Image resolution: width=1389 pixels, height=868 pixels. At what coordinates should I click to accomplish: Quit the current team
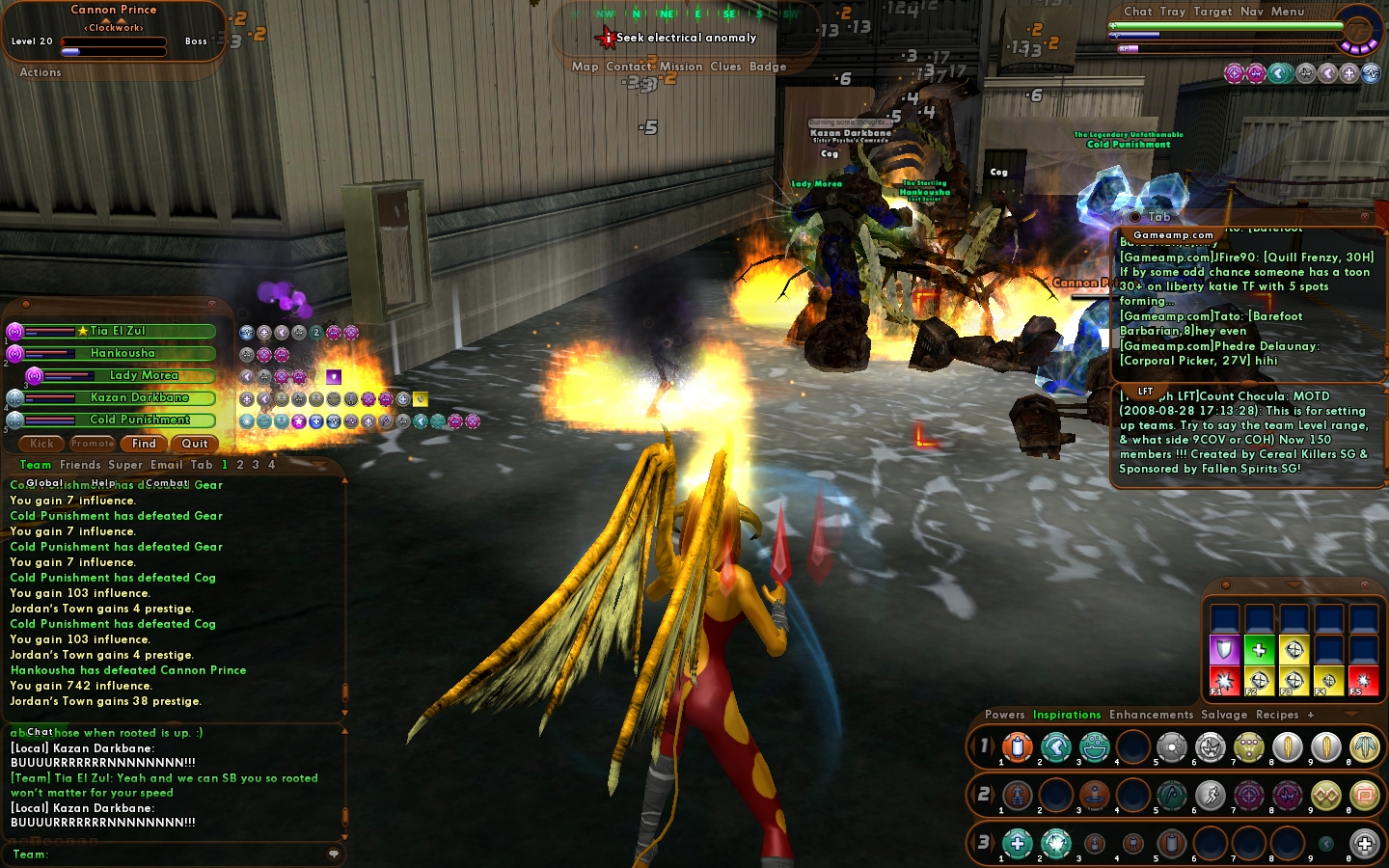point(195,444)
